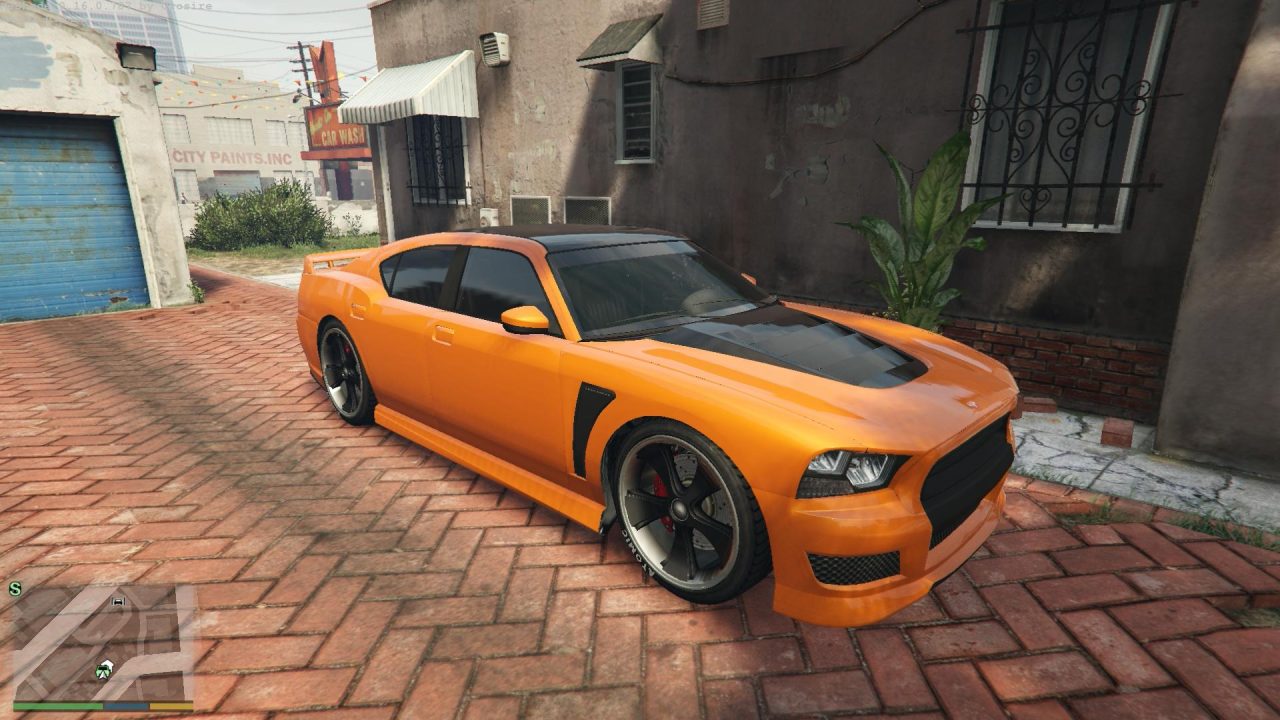
Task: Click the green S marker above the minimap
Action: 14,588
